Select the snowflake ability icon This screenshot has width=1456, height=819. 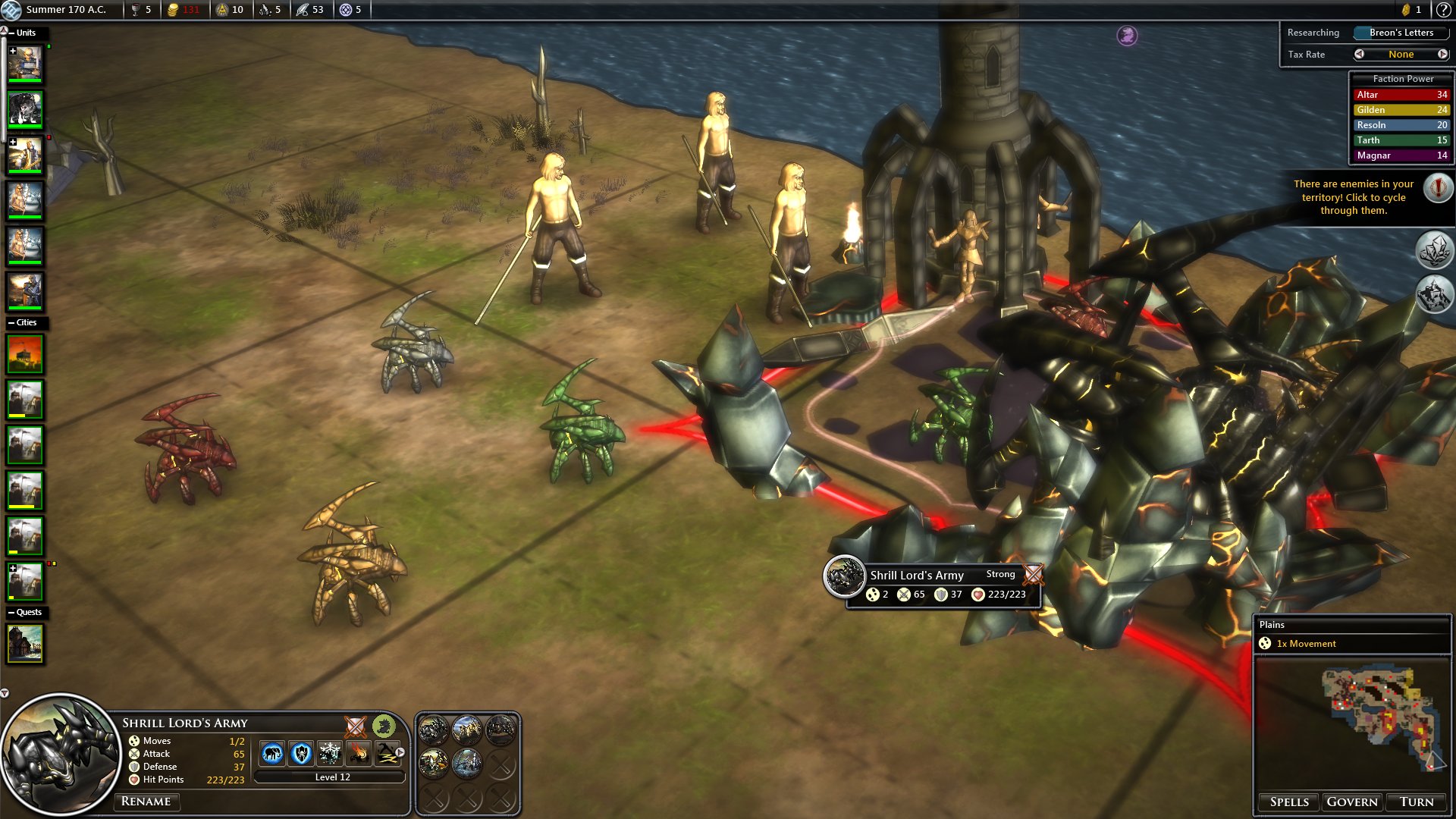pos(330,753)
